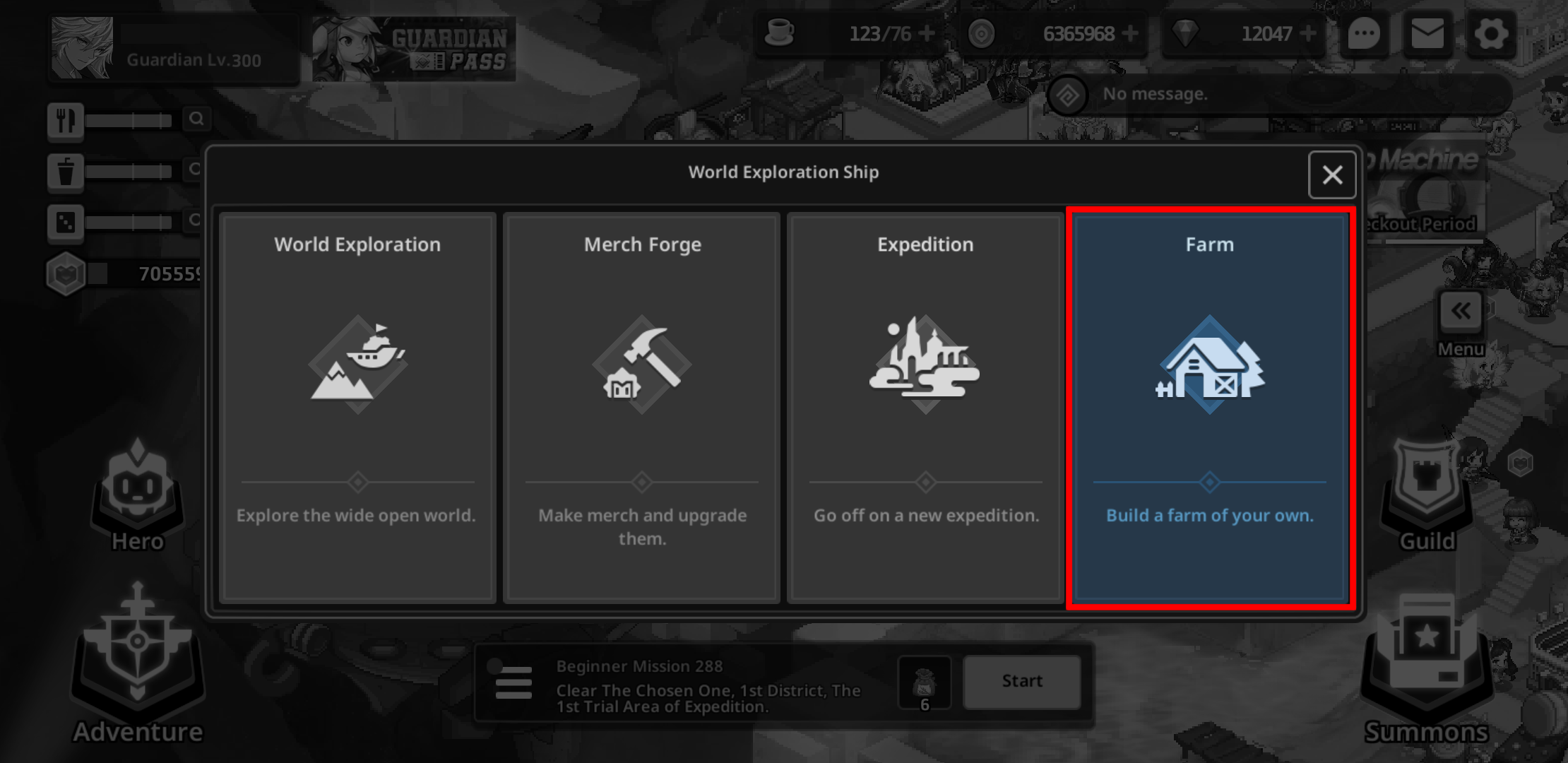Select the Farm option card

(1209, 408)
